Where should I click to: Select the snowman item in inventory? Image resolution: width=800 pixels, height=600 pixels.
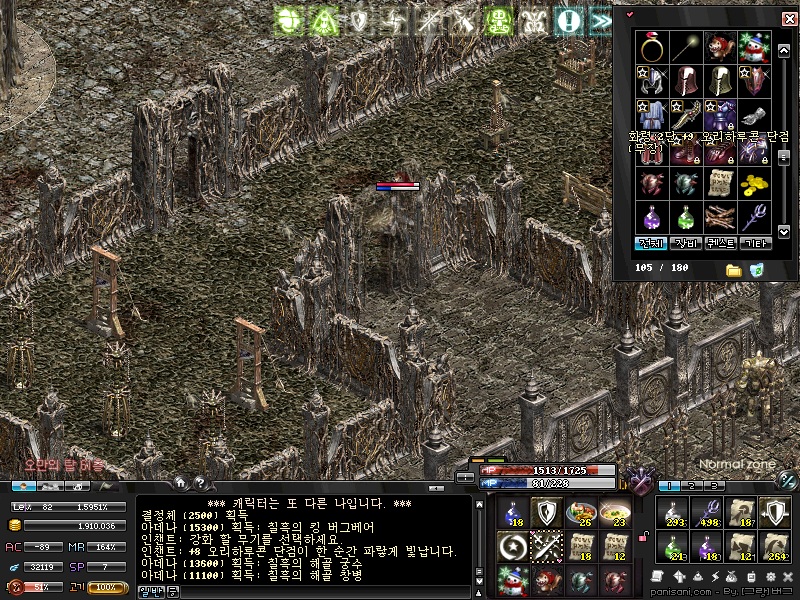click(x=751, y=47)
